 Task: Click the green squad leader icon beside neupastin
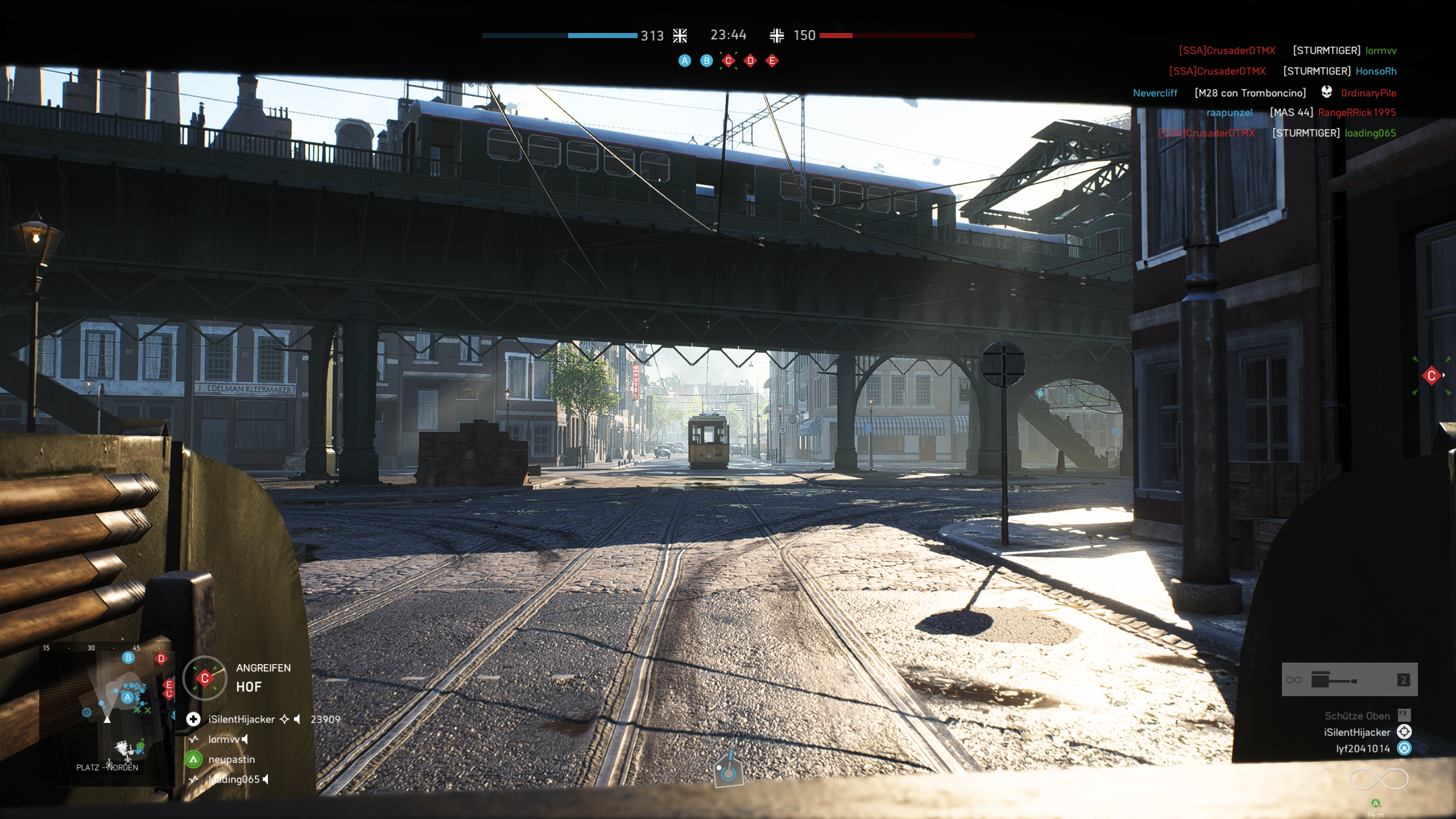coord(193,759)
